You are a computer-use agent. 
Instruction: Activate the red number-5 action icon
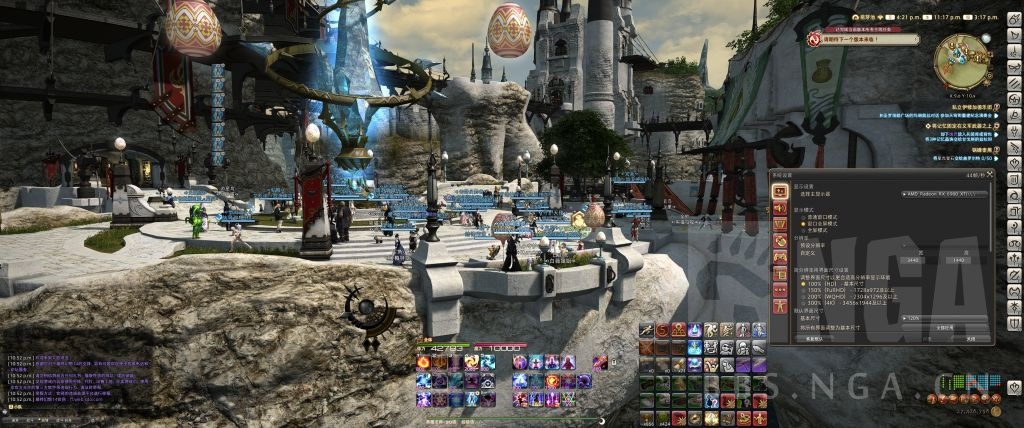[x=661, y=329]
